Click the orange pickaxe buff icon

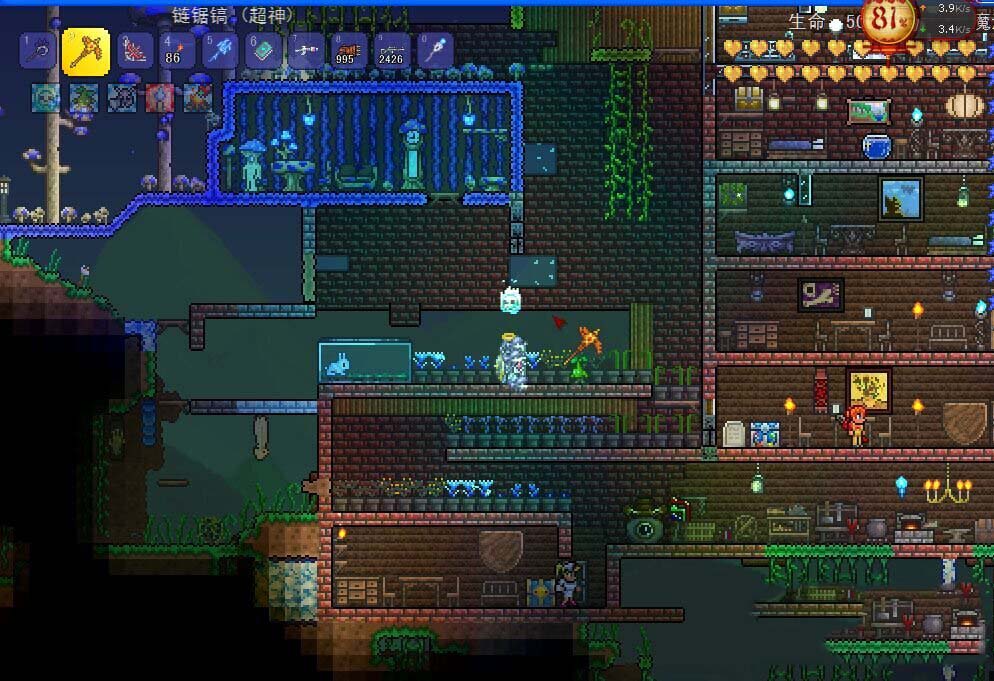[198, 97]
